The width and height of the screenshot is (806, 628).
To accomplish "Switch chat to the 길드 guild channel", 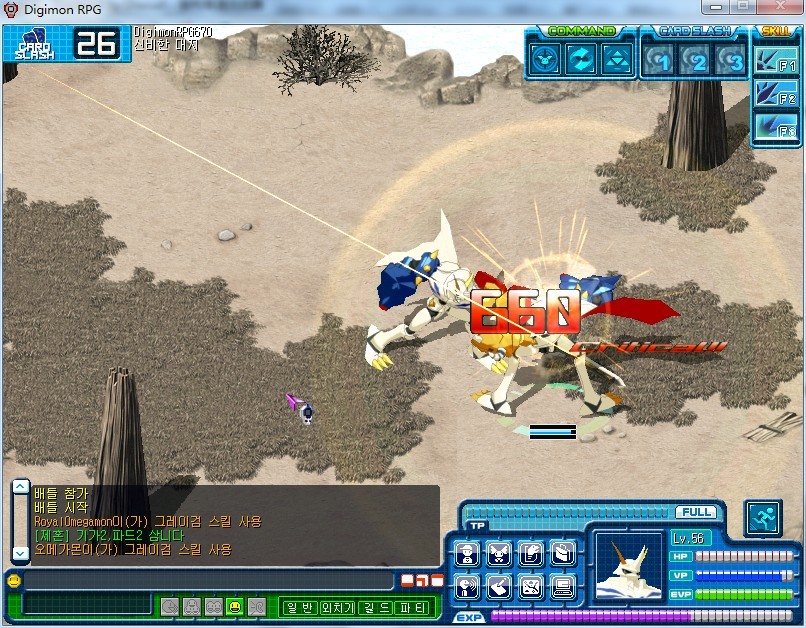I will tap(373, 606).
